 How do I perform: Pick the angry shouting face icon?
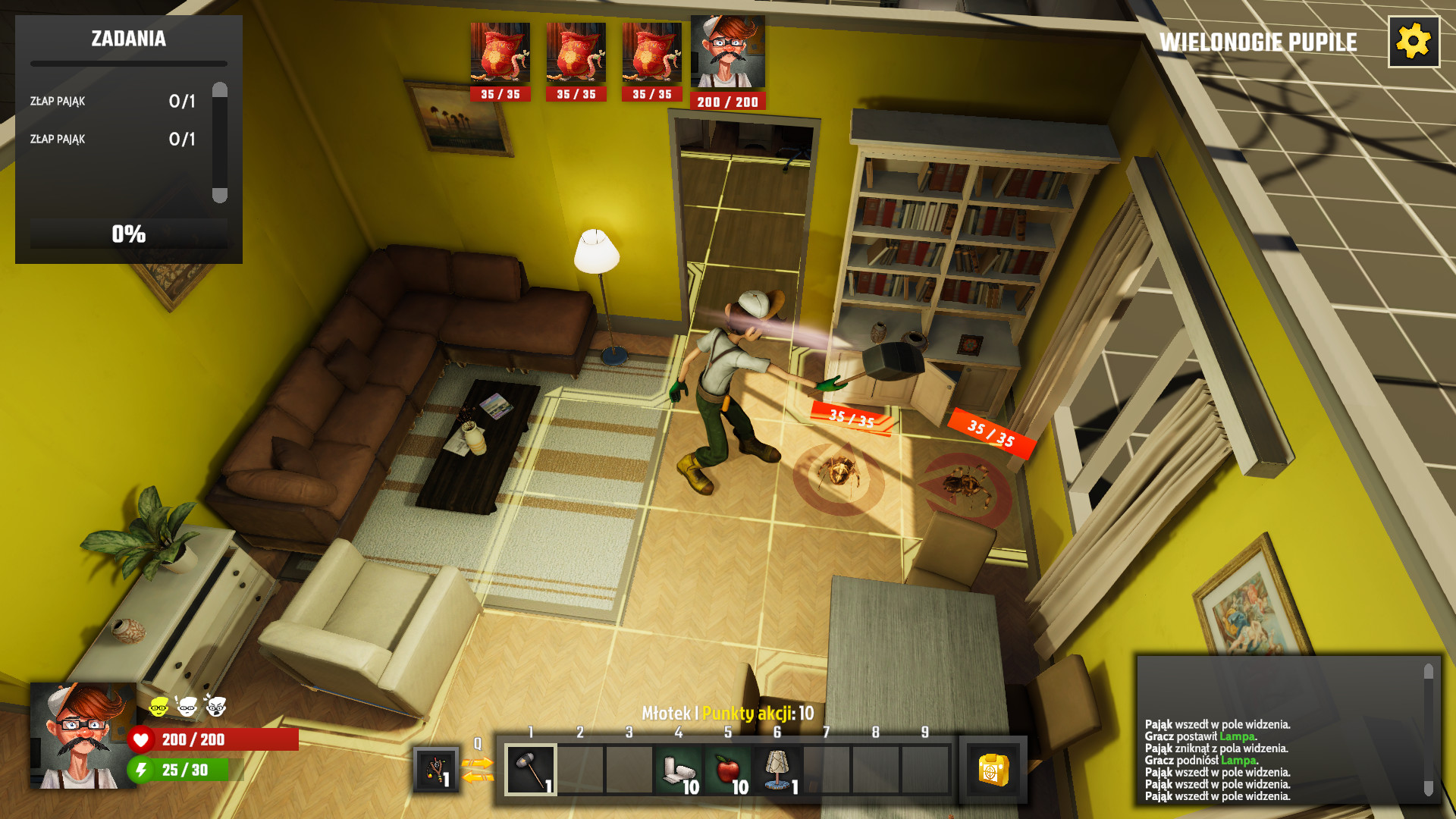tap(216, 707)
